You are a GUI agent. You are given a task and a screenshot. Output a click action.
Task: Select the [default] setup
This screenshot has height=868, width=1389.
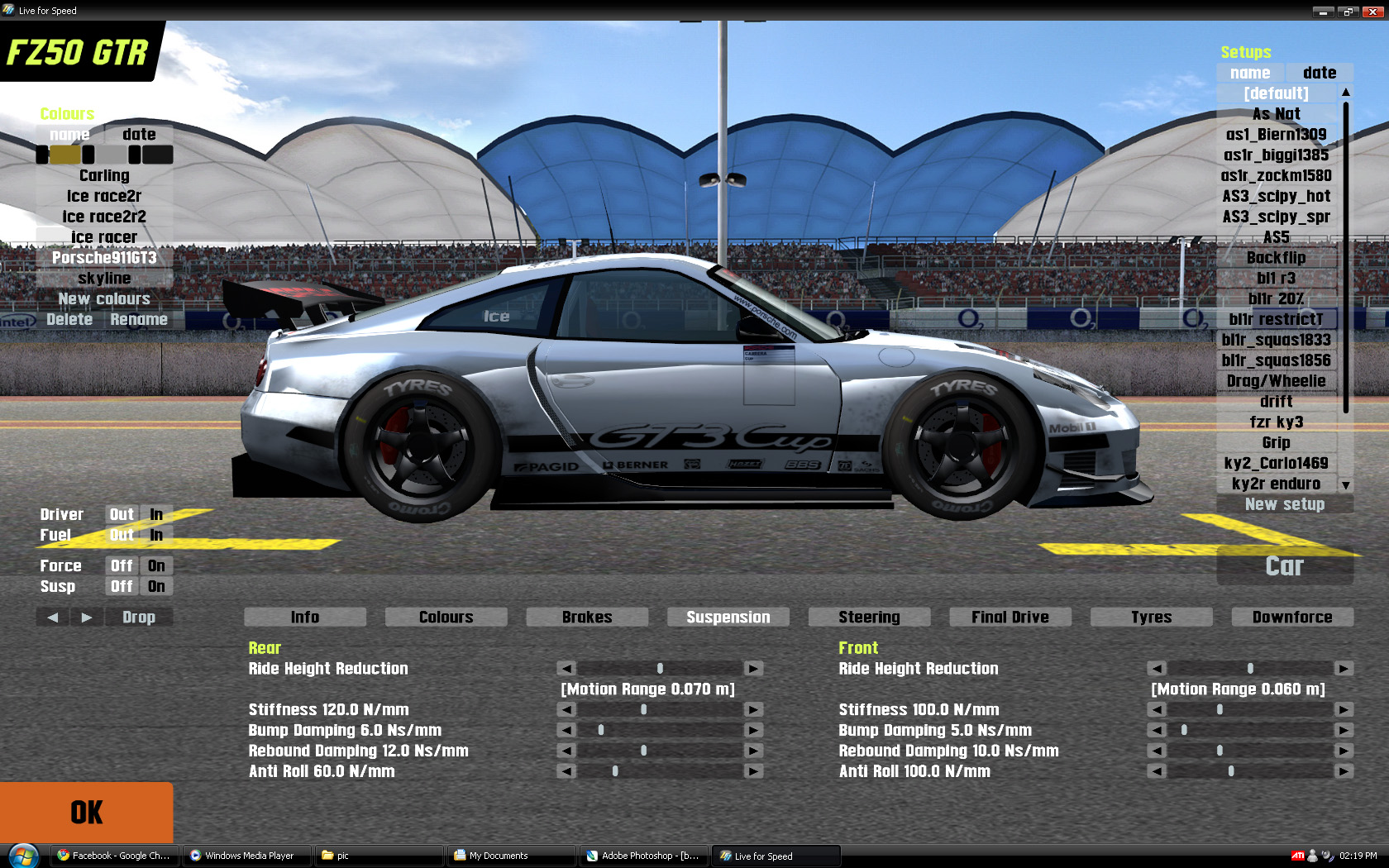1276,93
